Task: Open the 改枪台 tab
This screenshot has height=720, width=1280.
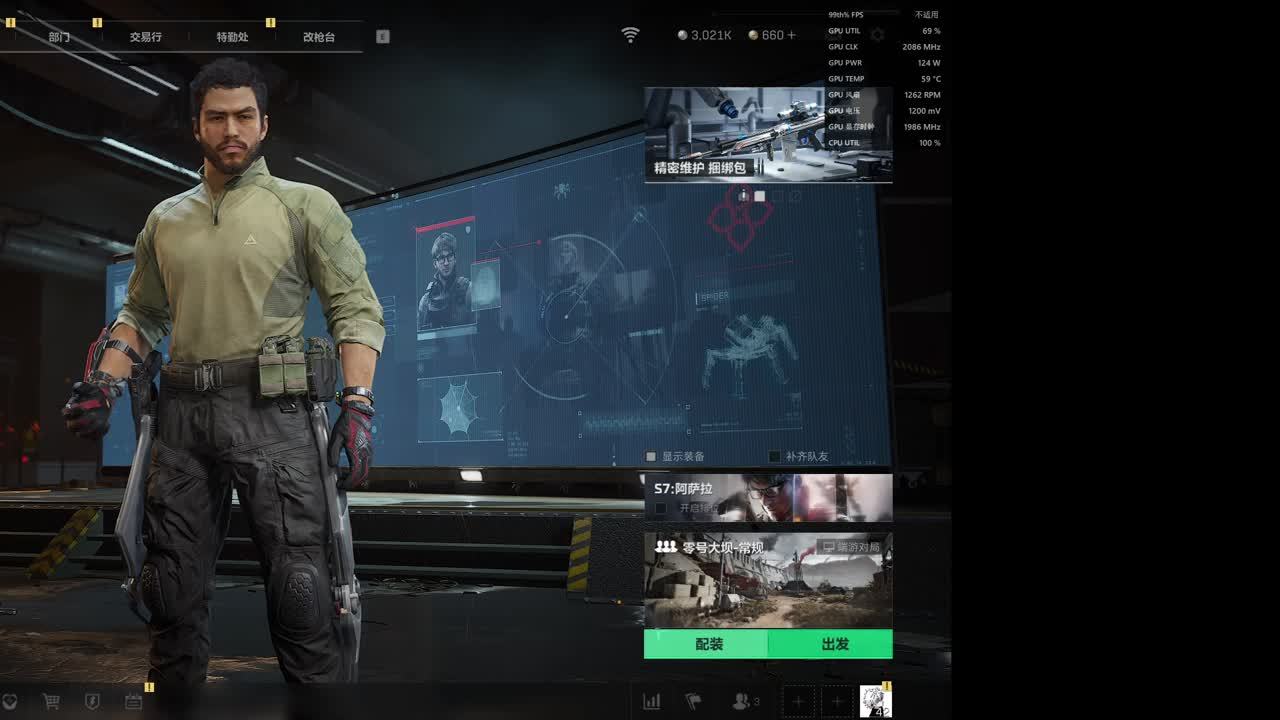Action: coord(319,37)
